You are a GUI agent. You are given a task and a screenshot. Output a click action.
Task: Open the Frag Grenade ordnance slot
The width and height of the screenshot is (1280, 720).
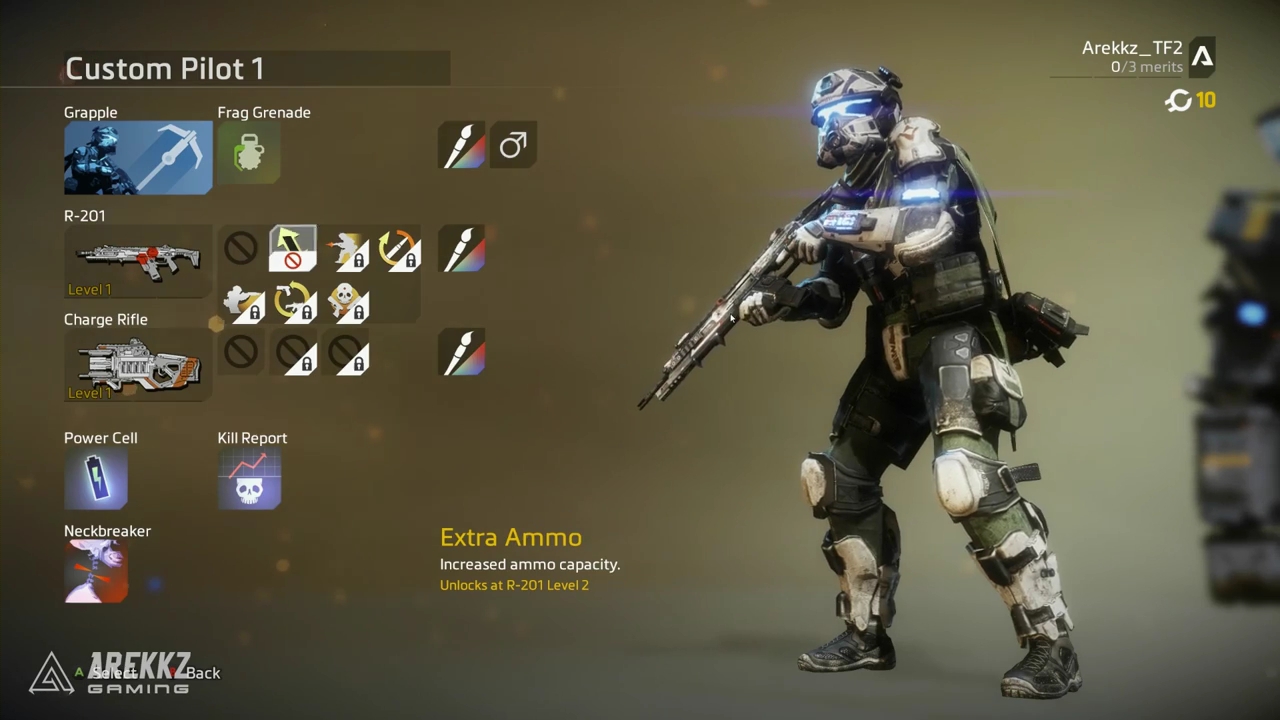click(249, 153)
